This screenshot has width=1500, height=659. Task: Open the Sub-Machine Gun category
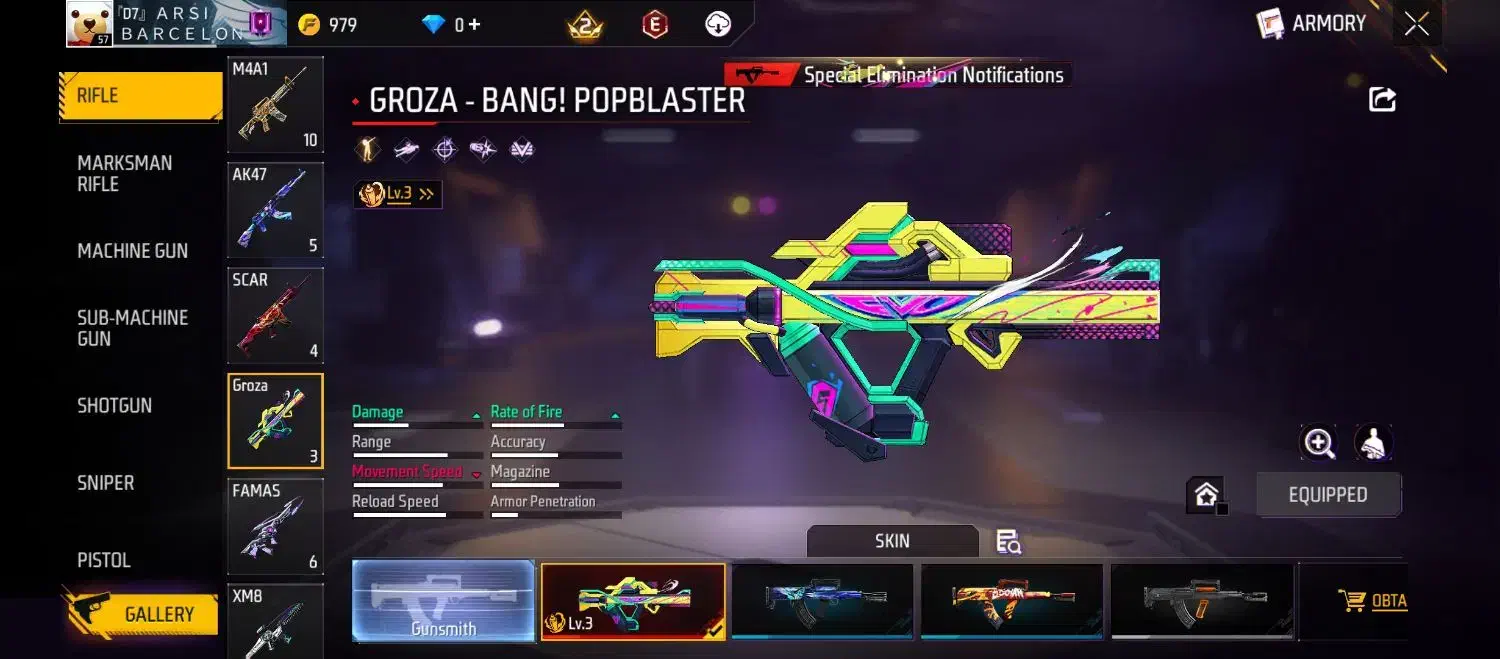pos(132,328)
